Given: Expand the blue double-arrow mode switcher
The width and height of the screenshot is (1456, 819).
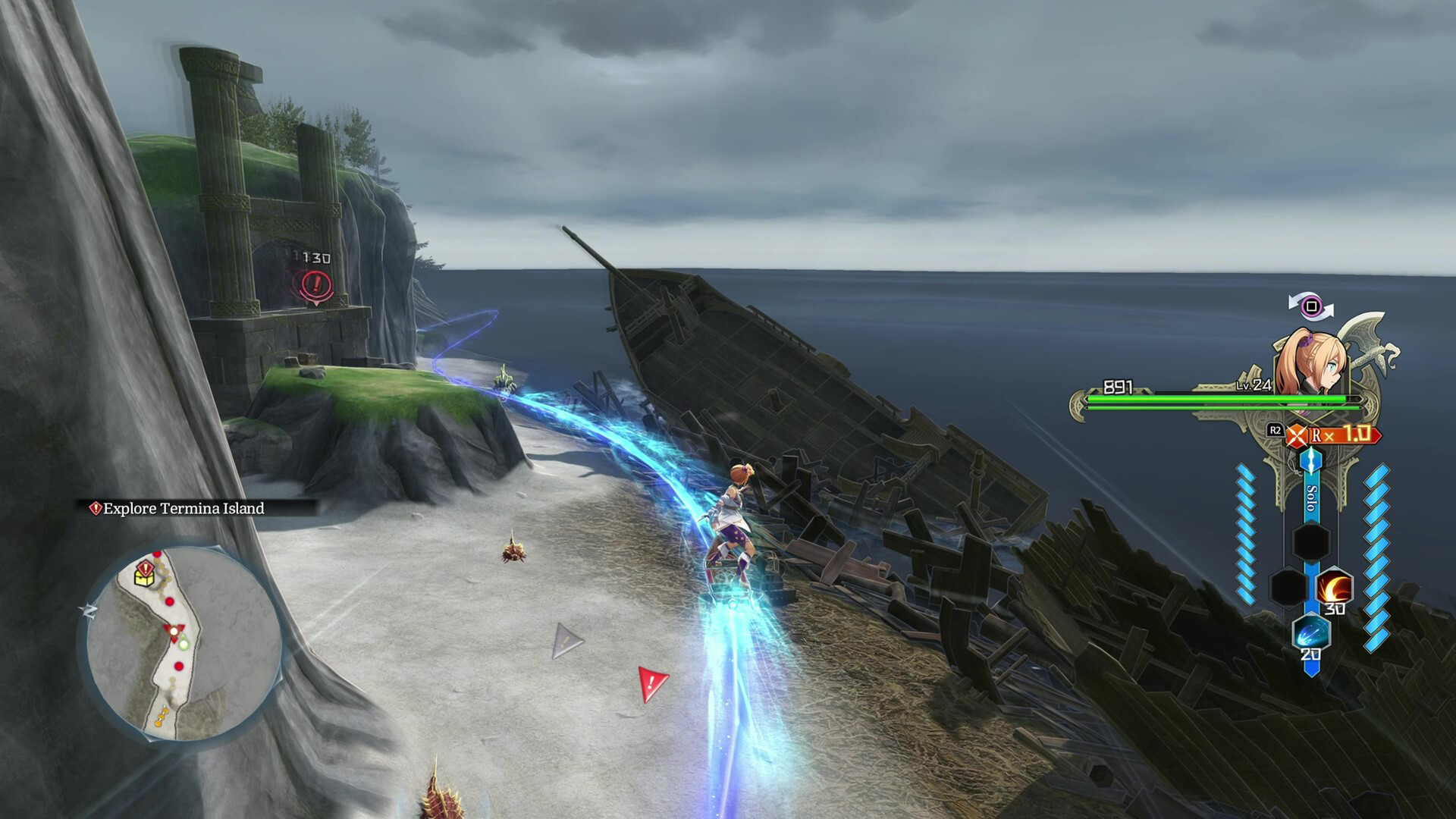Looking at the screenshot, I should (1311, 461).
